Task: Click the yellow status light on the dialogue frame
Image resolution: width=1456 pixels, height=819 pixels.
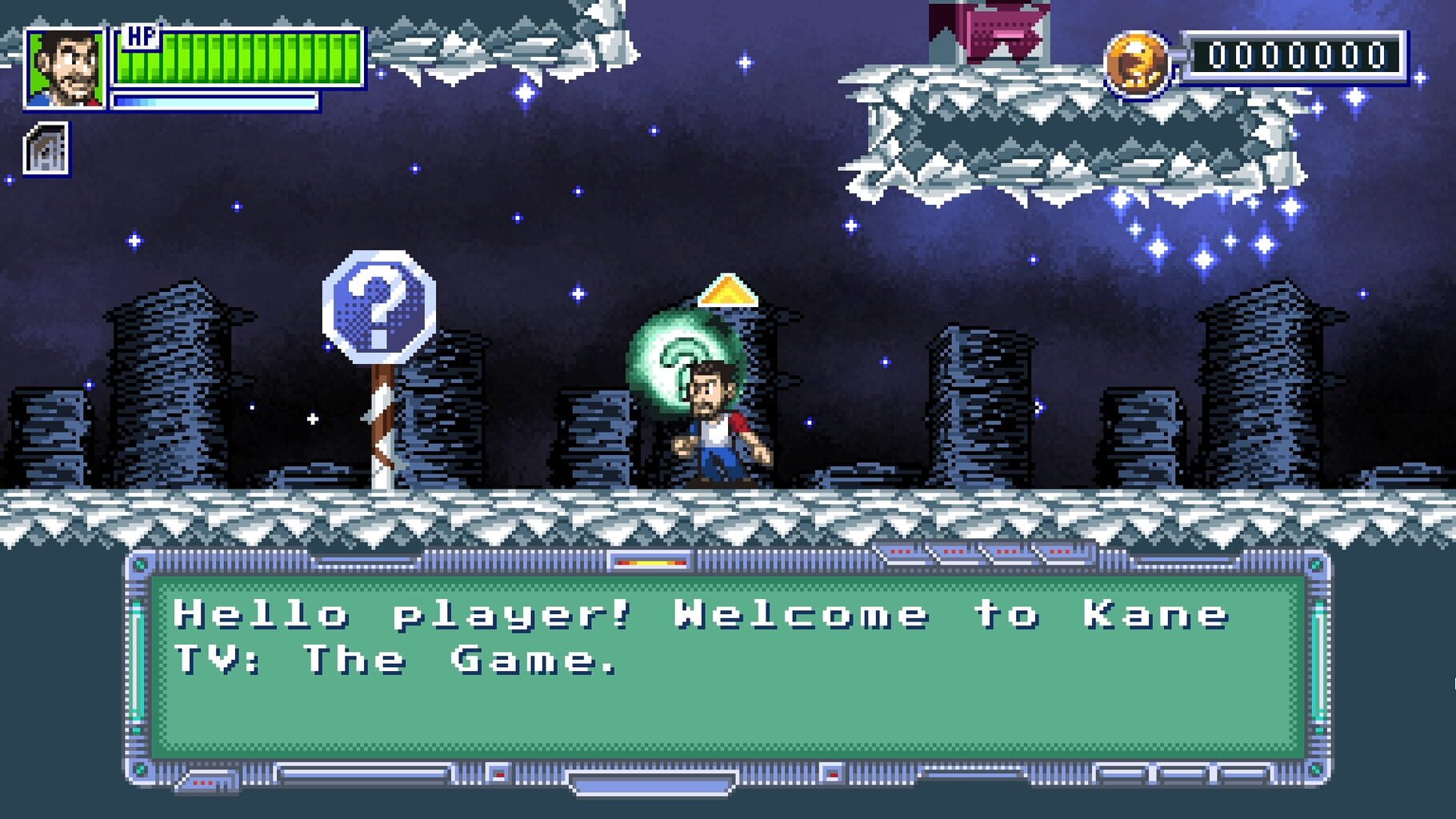Action: [x=652, y=562]
